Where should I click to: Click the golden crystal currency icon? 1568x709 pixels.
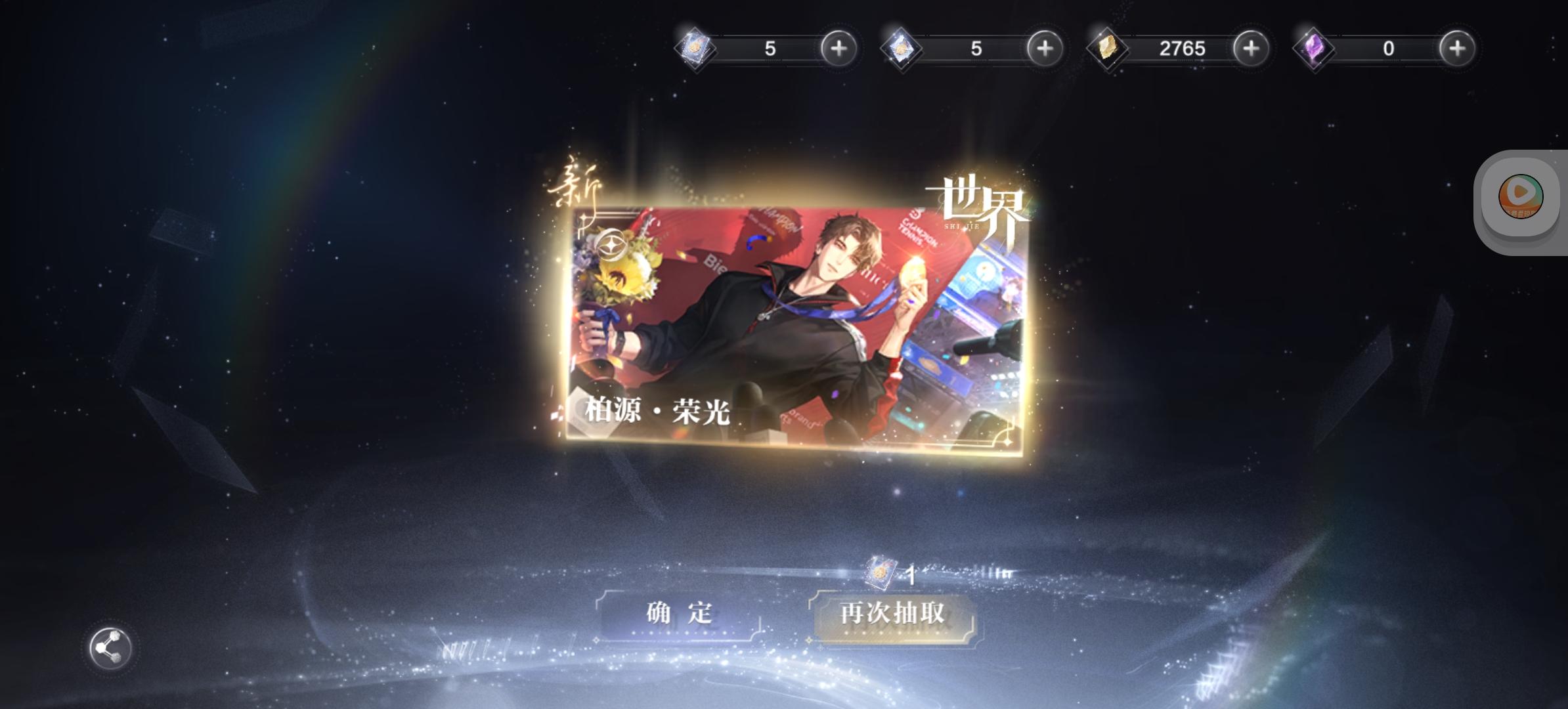click(x=1107, y=47)
